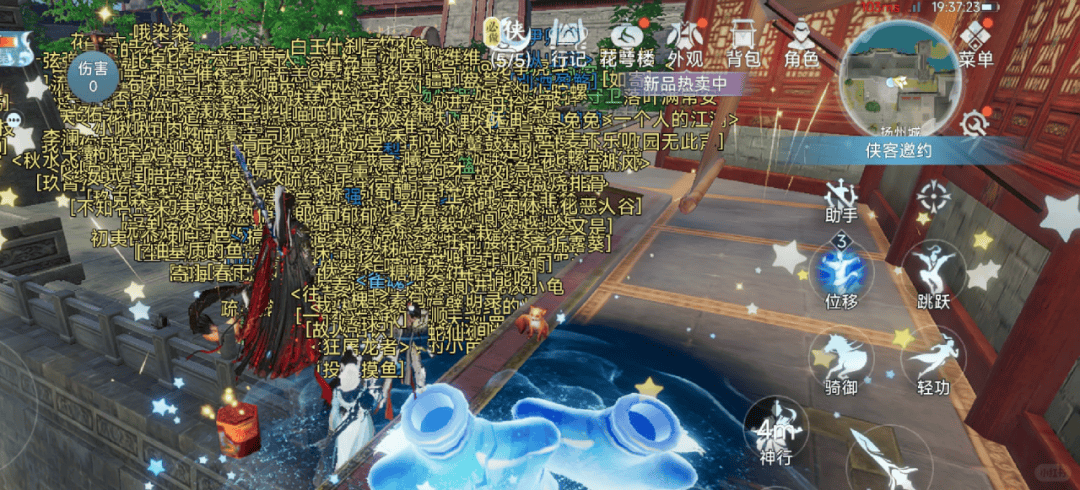Open the 外观 appearance screen
1080x490 pixels.
[686, 44]
